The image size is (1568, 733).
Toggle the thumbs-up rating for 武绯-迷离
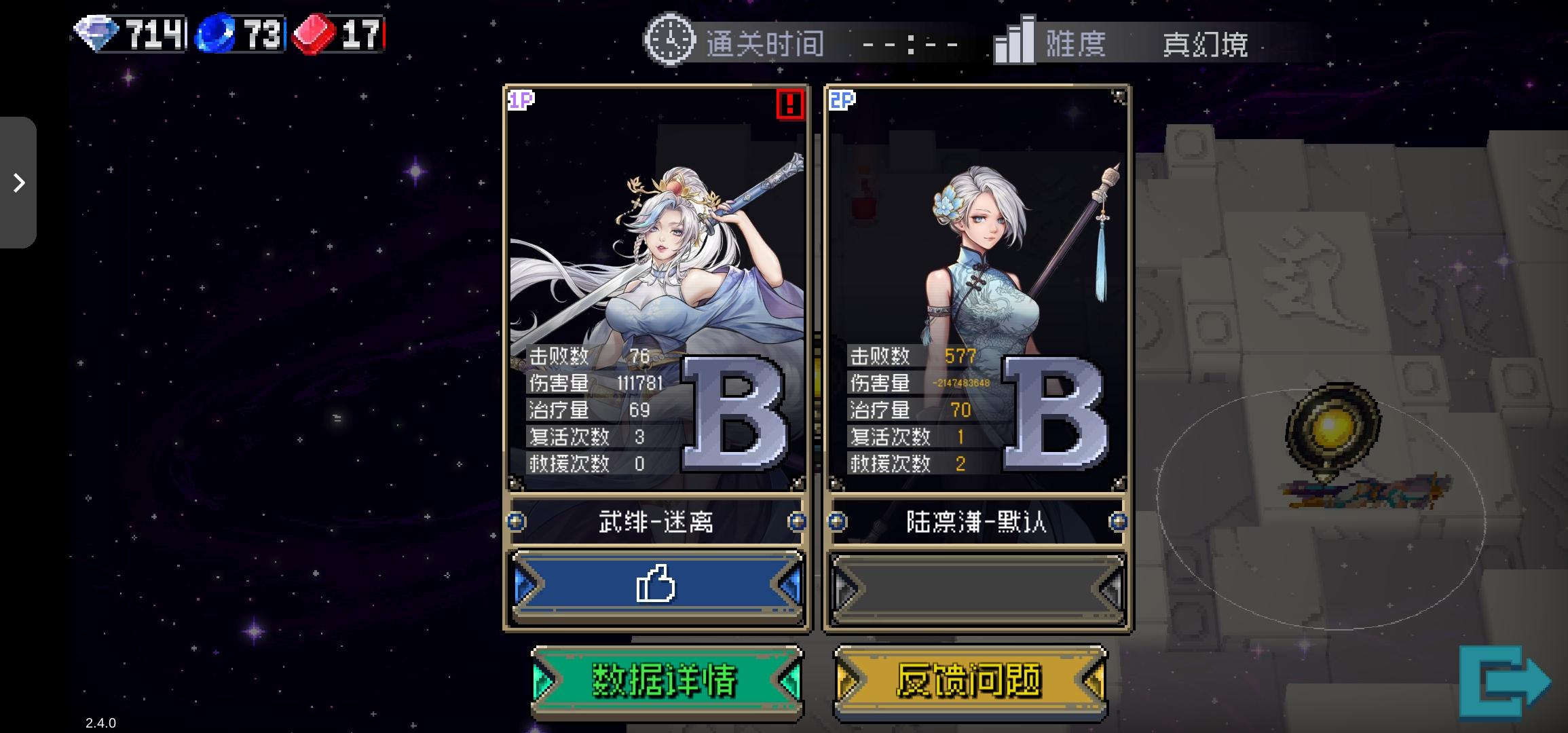(657, 585)
